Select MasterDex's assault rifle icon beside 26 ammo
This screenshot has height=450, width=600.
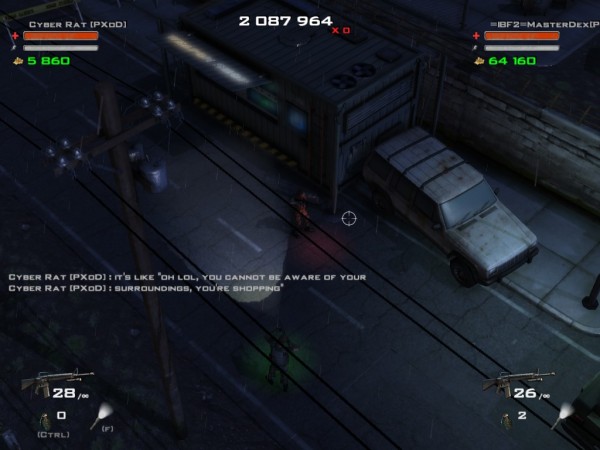(x=506, y=385)
